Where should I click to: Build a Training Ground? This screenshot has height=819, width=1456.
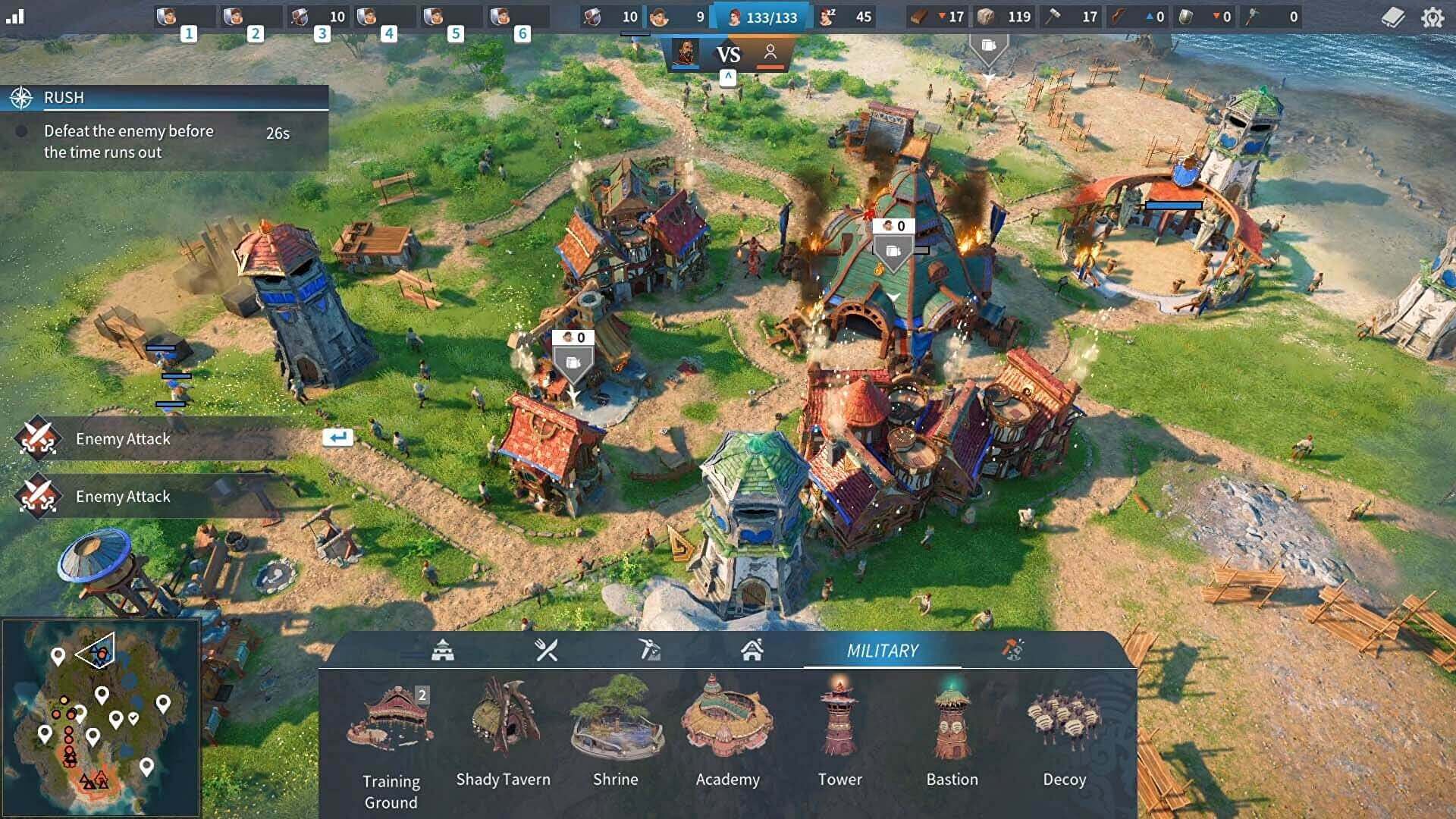pos(391,726)
